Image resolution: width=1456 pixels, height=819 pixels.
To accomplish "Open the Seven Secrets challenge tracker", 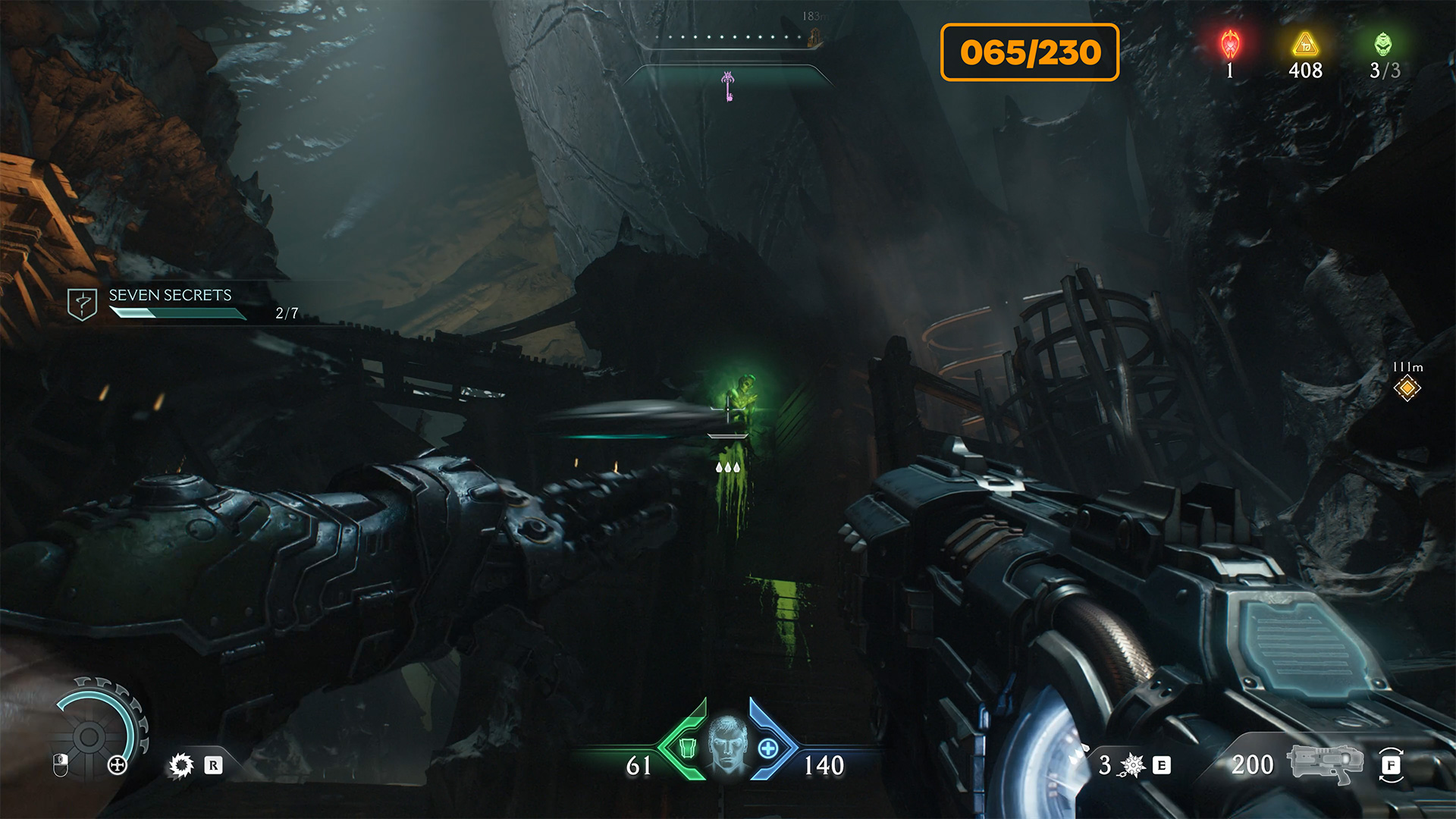I will pyautogui.click(x=170, y=303).
